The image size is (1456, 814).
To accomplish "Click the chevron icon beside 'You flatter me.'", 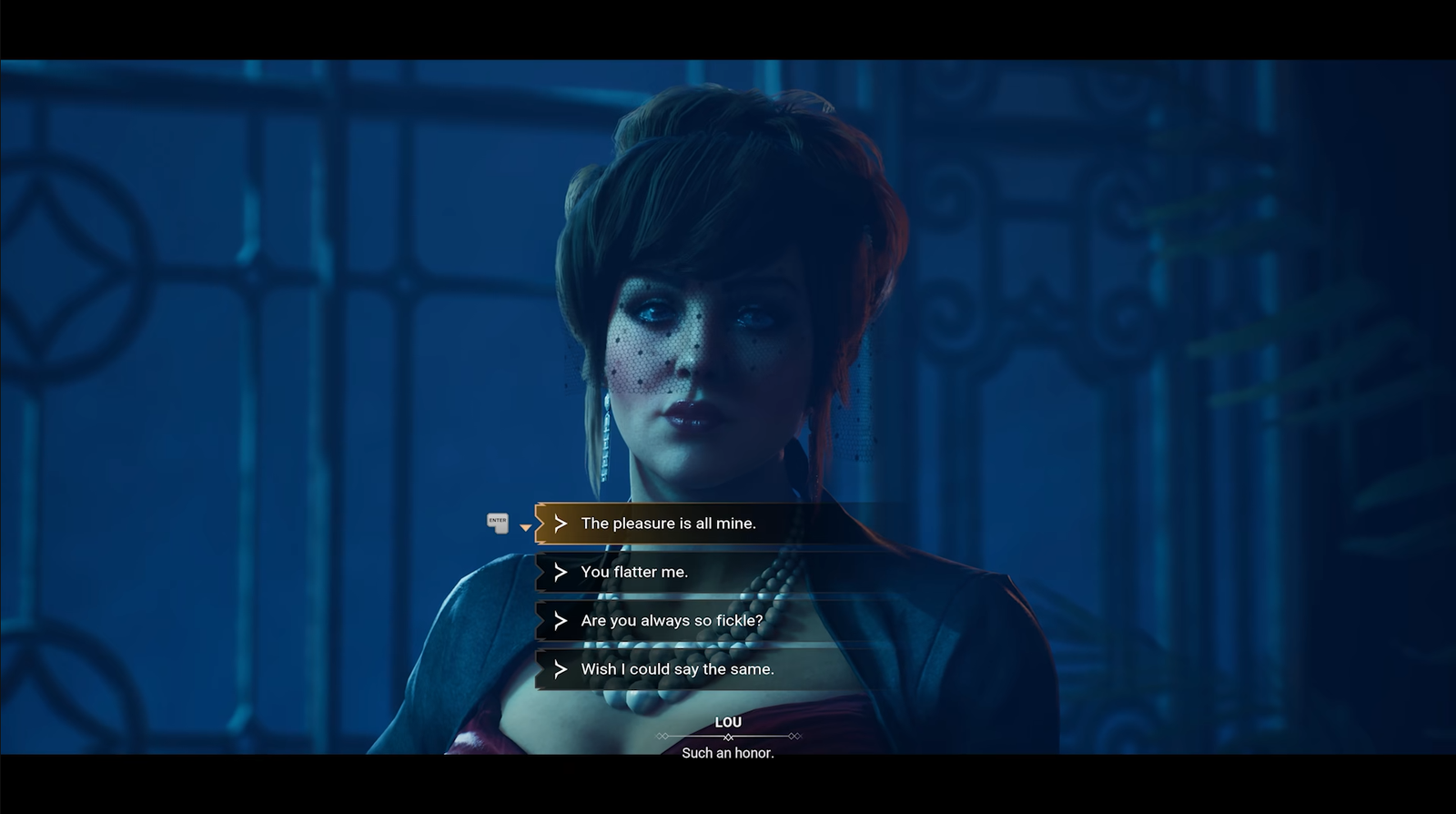I will (560, 572).
